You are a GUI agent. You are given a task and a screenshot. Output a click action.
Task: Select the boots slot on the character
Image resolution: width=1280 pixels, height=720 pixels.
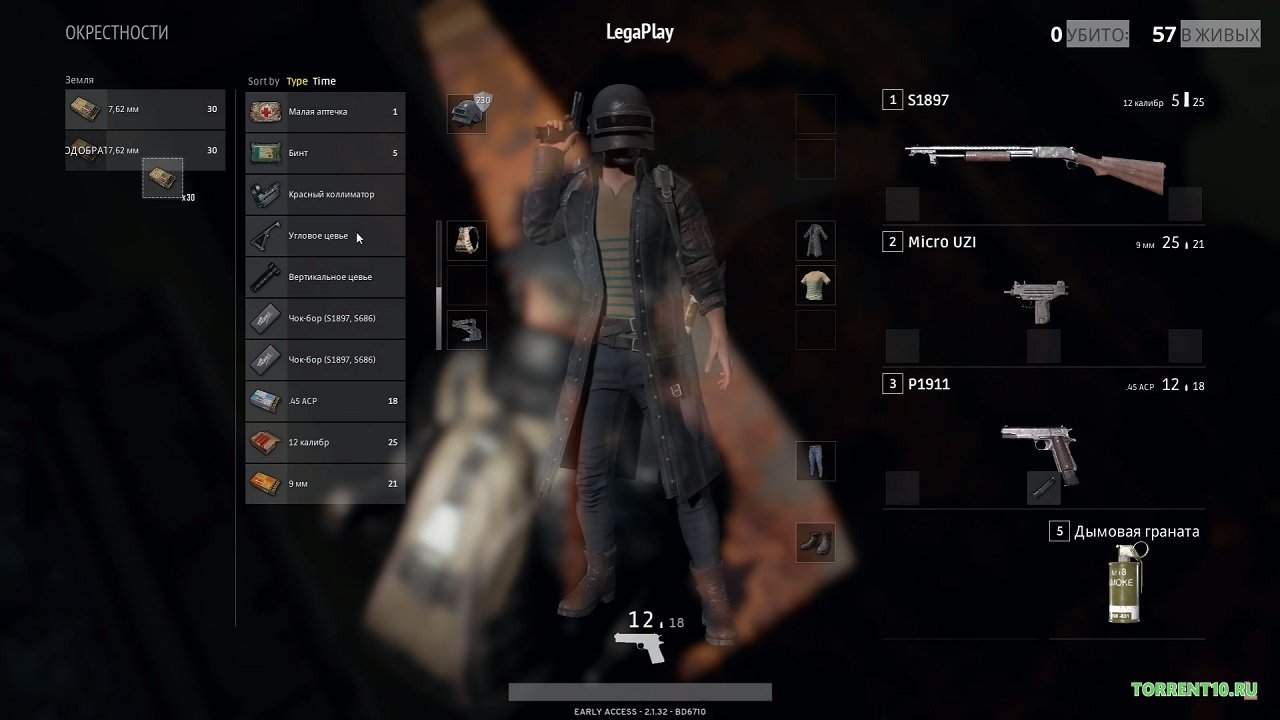point(815,543)
